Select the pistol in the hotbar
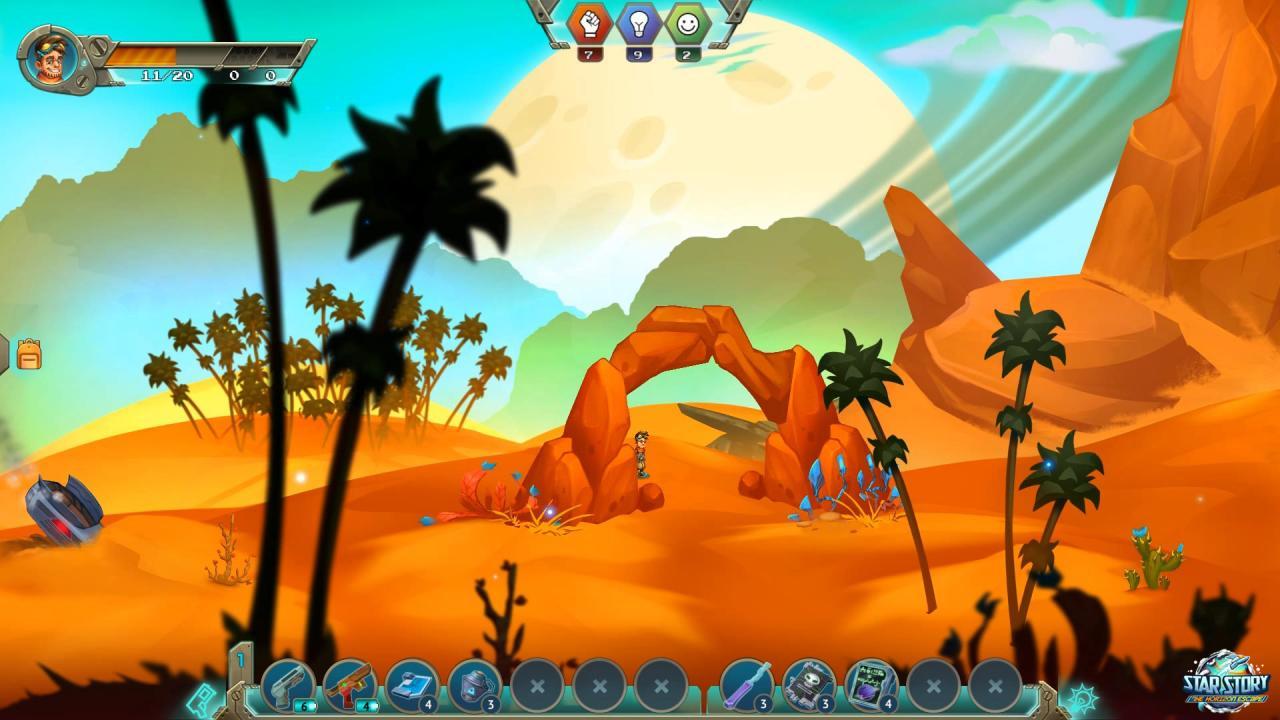Image resolution: width=1280 pixels, height=720 pixels. point(287,687)
